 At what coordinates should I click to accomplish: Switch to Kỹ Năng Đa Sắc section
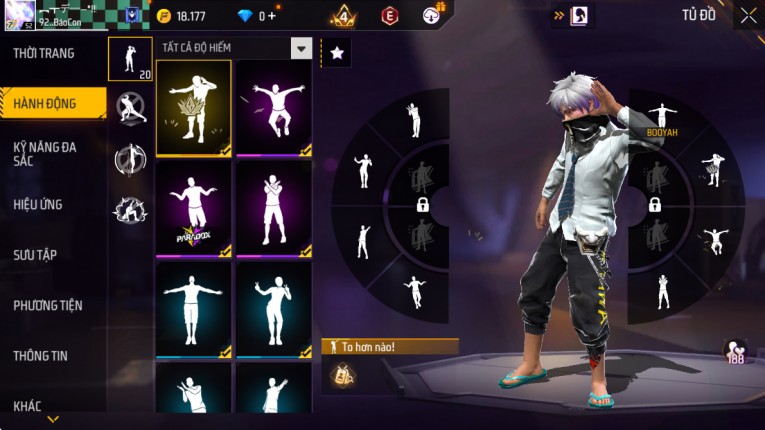[45, 153]
